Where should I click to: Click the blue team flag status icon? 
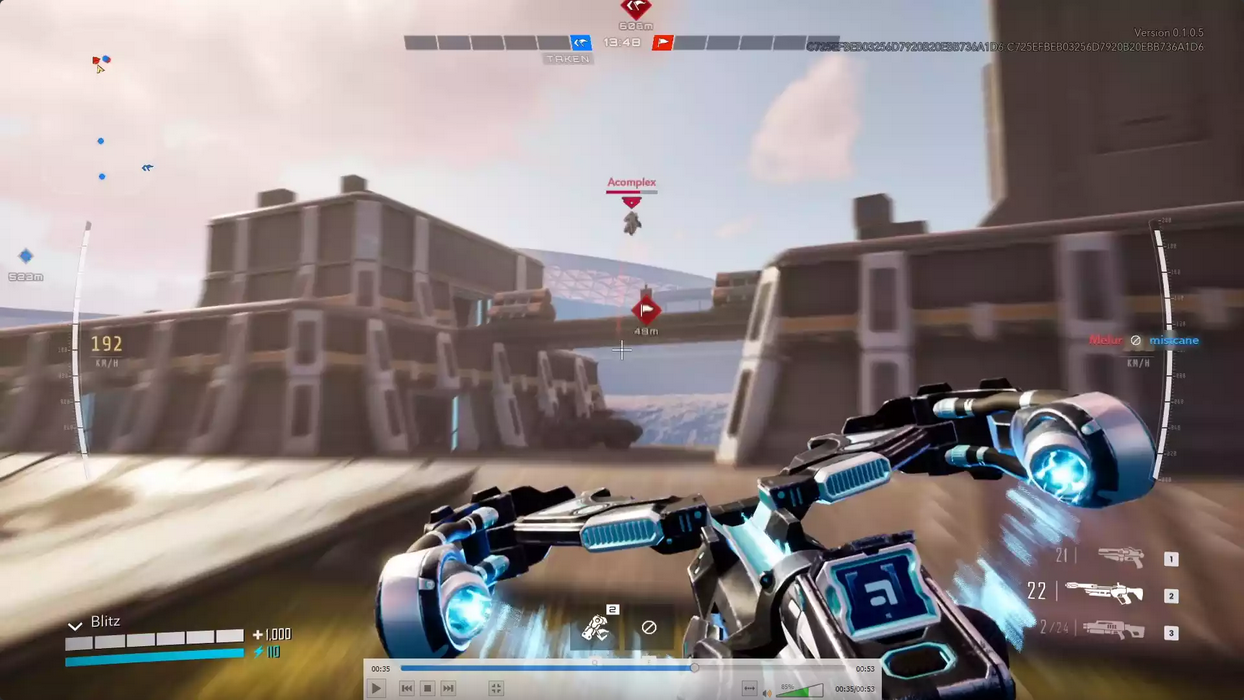click(580, 43)
